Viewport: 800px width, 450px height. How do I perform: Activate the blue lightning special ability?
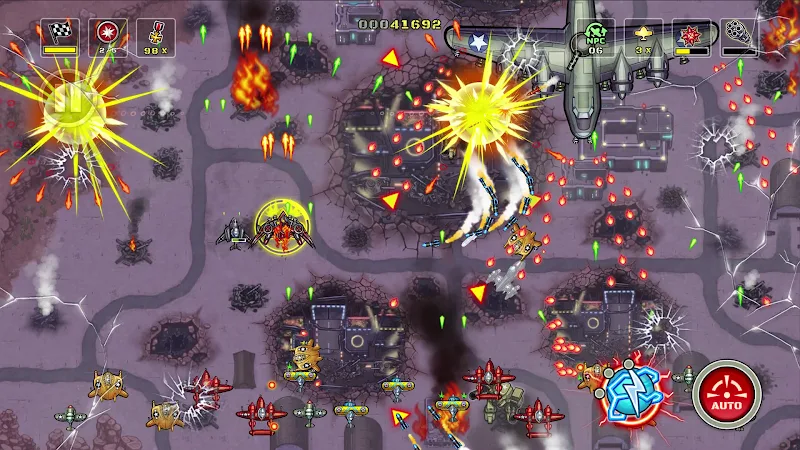(x=633, y=388)
